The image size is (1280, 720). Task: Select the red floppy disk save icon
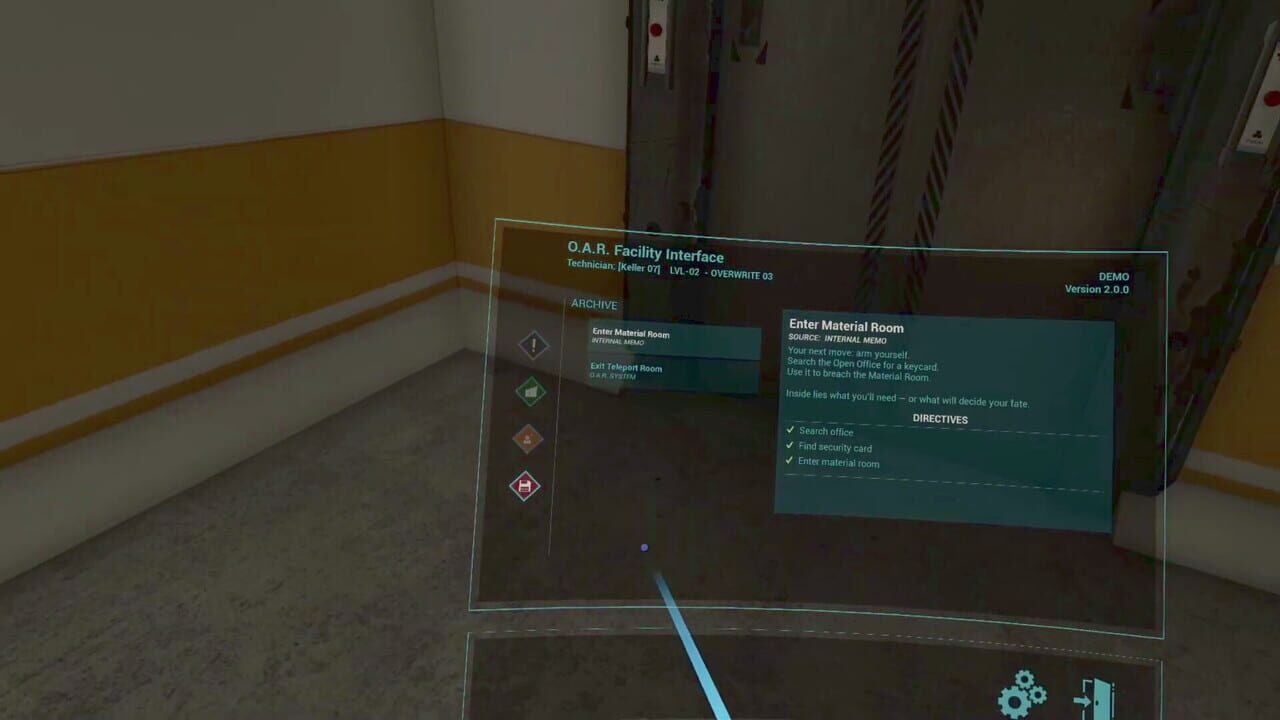pos(525,487)
